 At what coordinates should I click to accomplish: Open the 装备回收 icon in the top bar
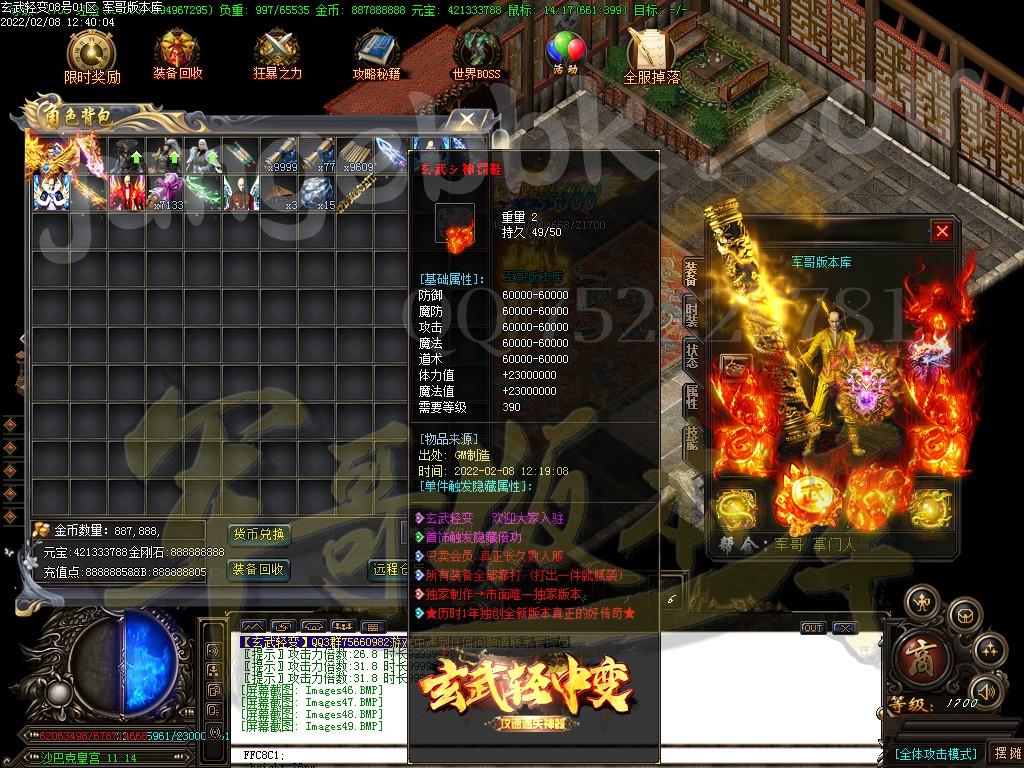coord(177,55)
